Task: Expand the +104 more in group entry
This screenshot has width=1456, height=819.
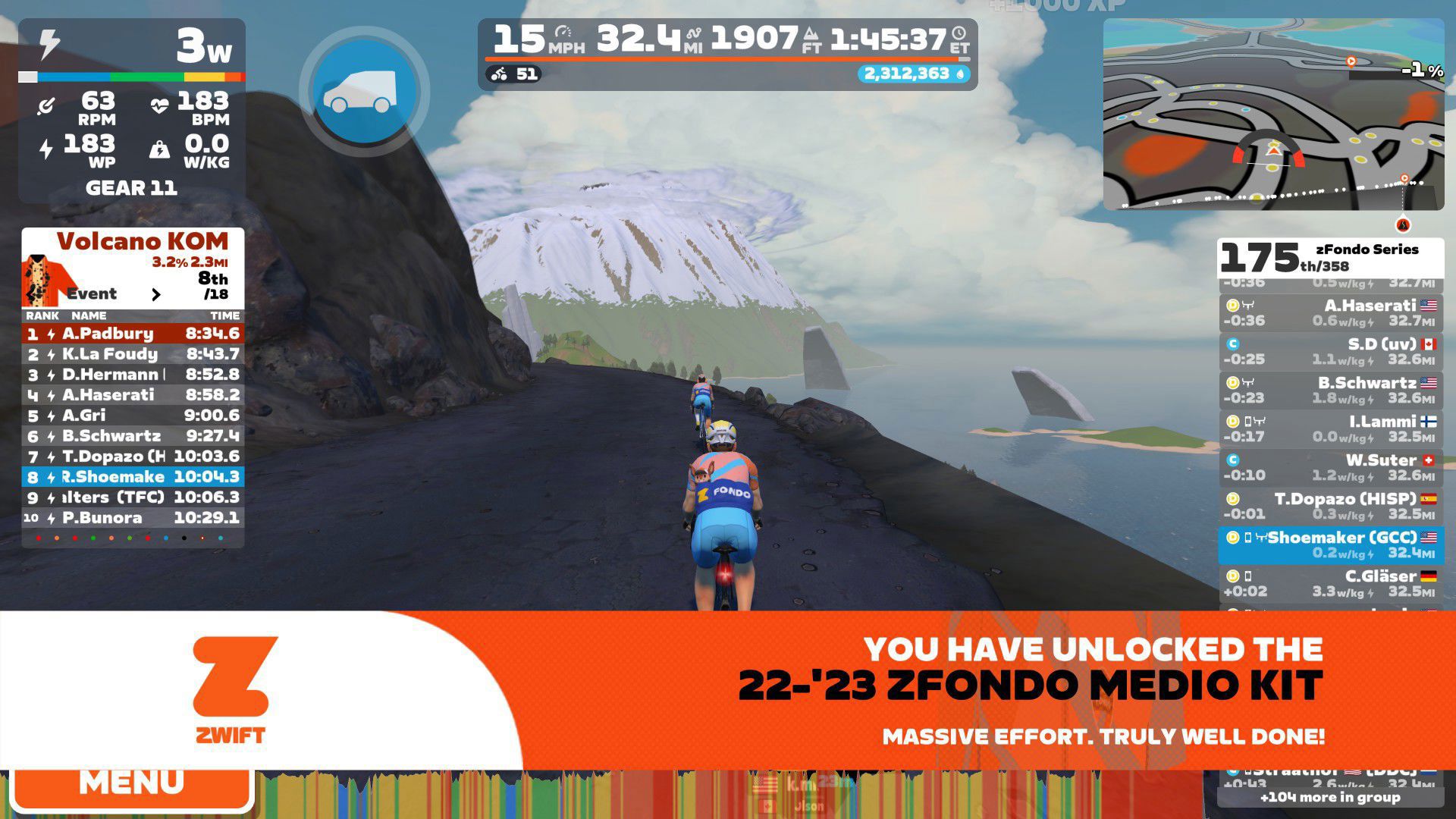Action: (x=1330, y=797)
